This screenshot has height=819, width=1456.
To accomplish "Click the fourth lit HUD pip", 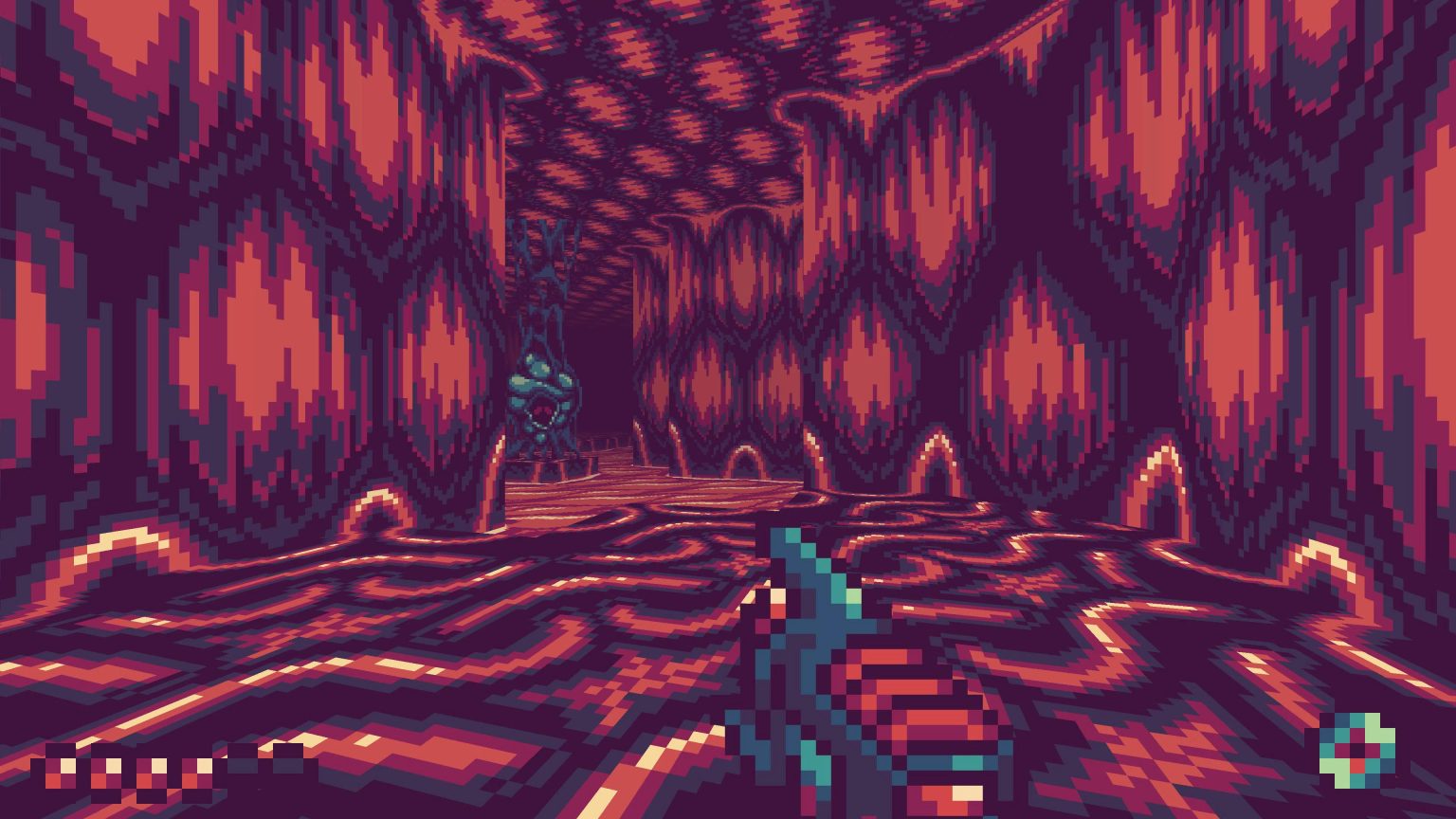I will (199, 771).
